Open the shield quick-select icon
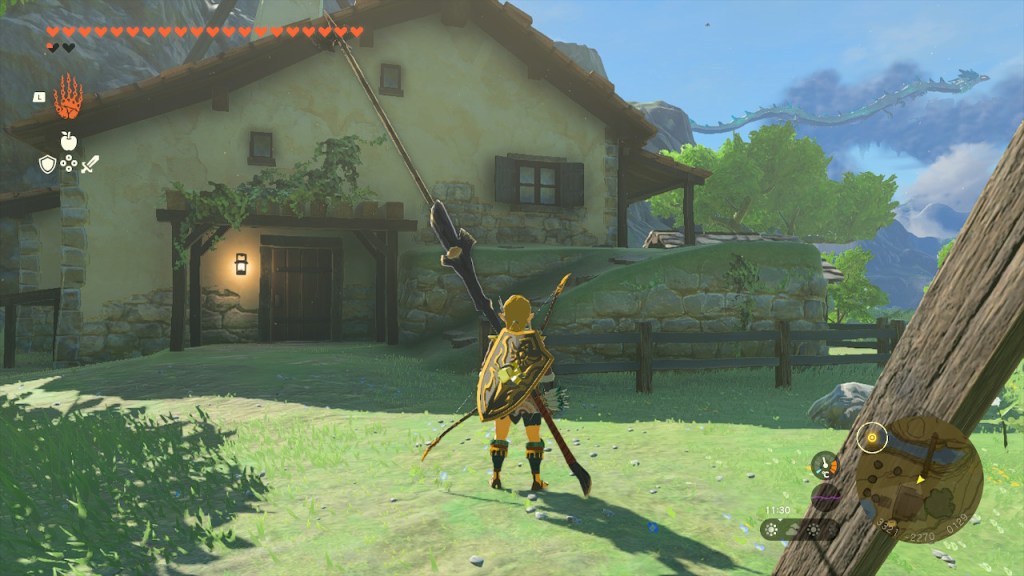Image resolution: width=1024 pixels, height=576 pixels. point(47,164)
